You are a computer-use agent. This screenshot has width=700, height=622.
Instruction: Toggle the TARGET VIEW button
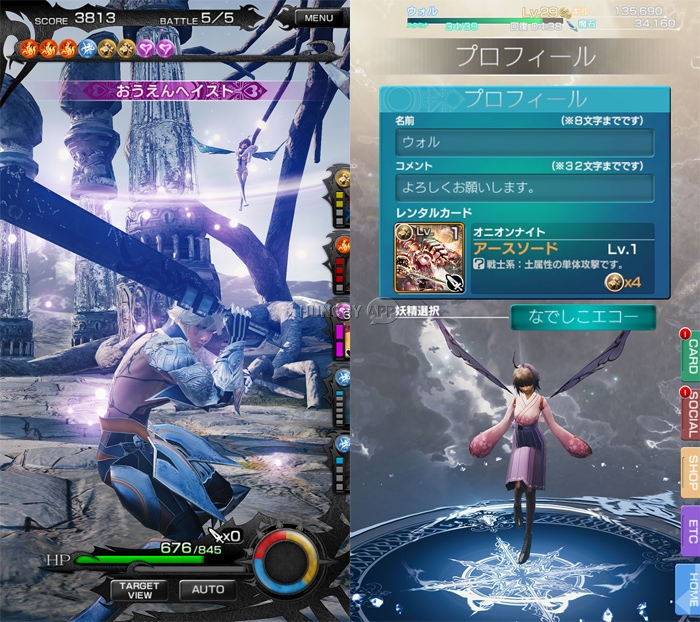click(139, 590)
